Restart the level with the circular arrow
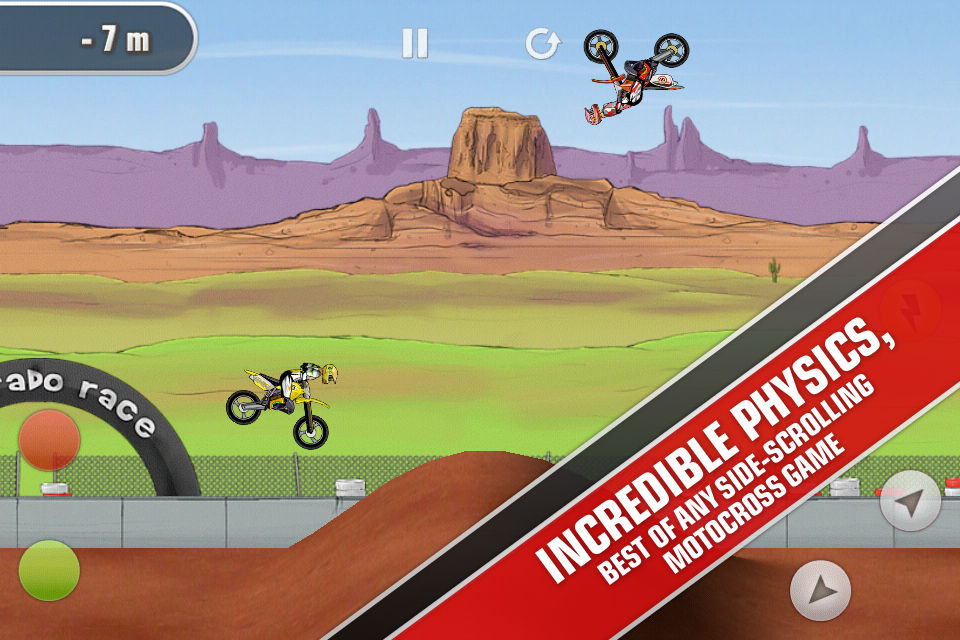This screenshot has width=960, height=640. tap(542, 43)
